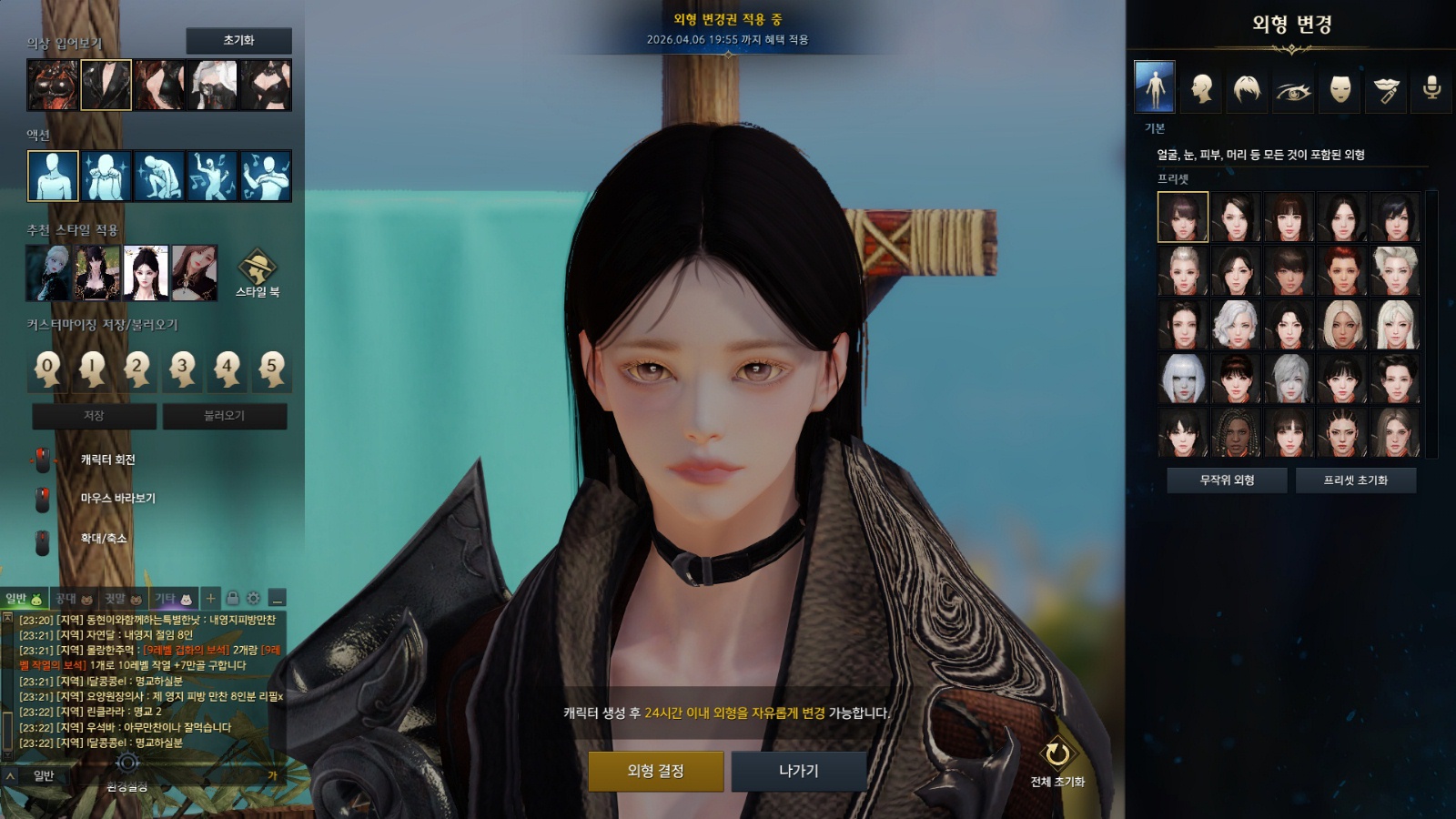1456x819 pixels.
Task: Select the standing idle pose action
Action: pyautogui.click(x=53, y=176)
